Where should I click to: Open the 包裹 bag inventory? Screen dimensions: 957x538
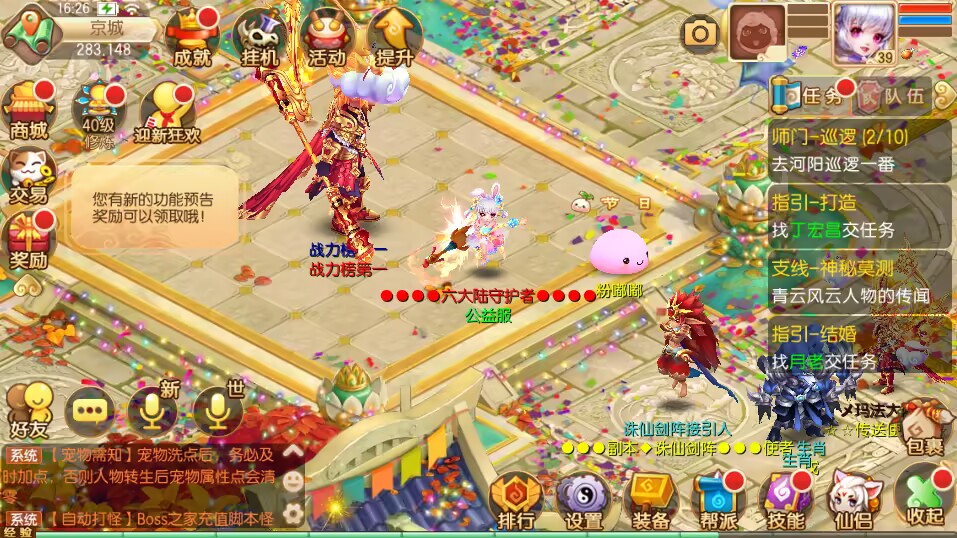(922, 427)
